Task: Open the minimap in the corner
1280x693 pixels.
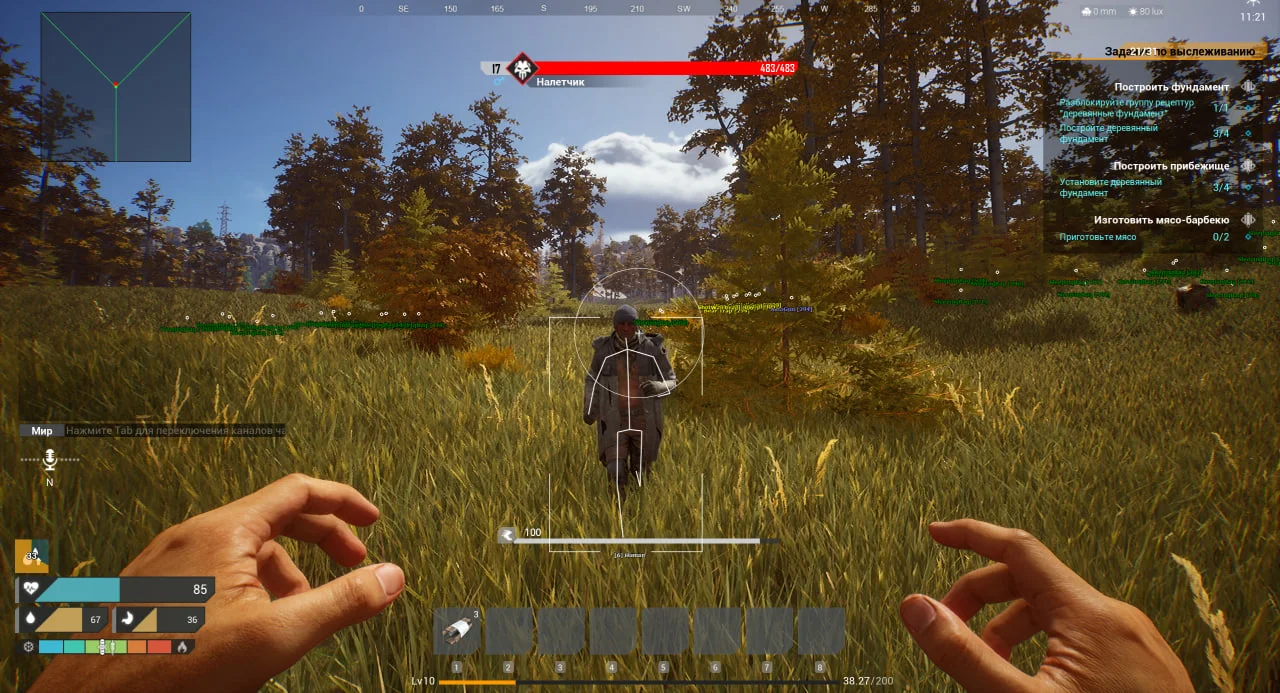Action: pos(116,87)
